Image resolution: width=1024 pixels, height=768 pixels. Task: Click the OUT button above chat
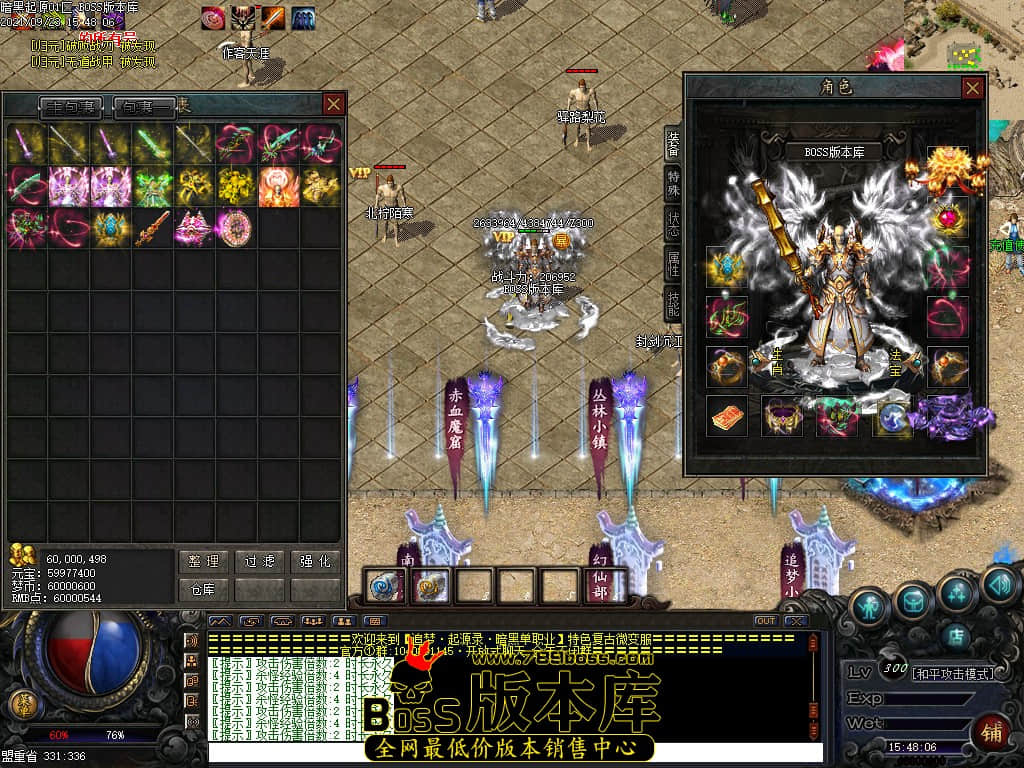click(765, 621)
